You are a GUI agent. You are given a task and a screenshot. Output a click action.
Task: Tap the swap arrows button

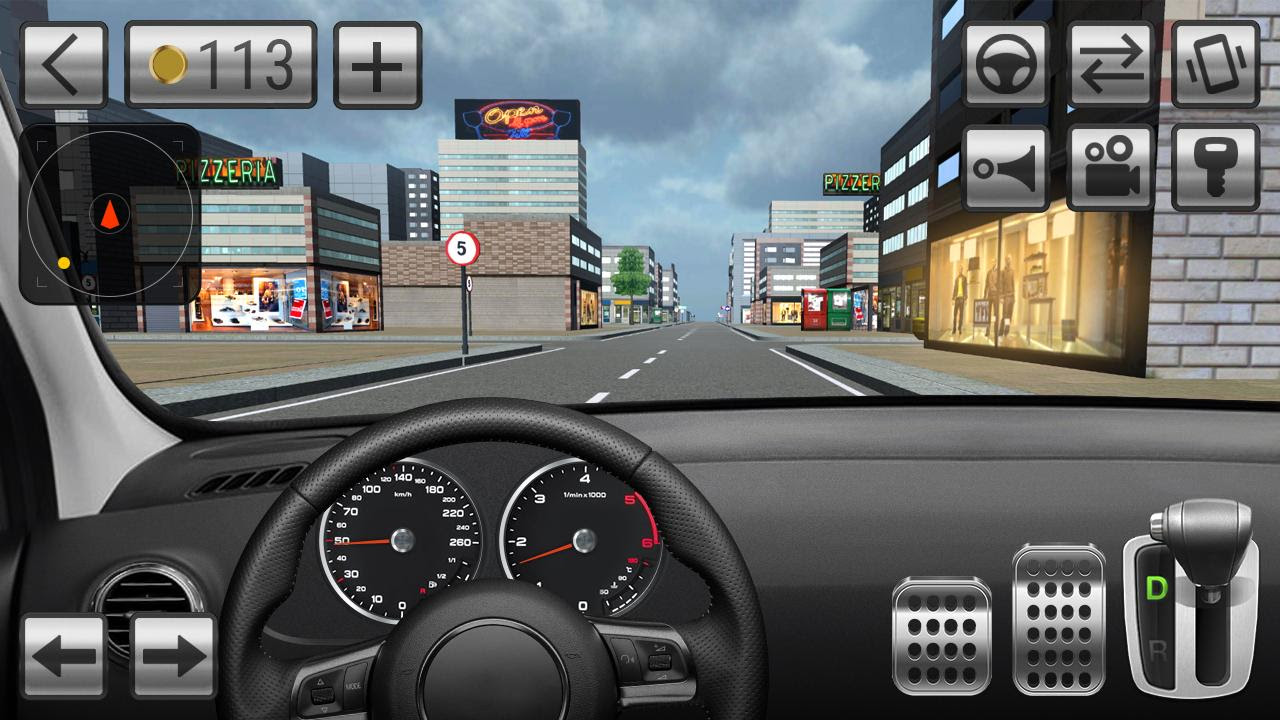tap(1111, 65)
